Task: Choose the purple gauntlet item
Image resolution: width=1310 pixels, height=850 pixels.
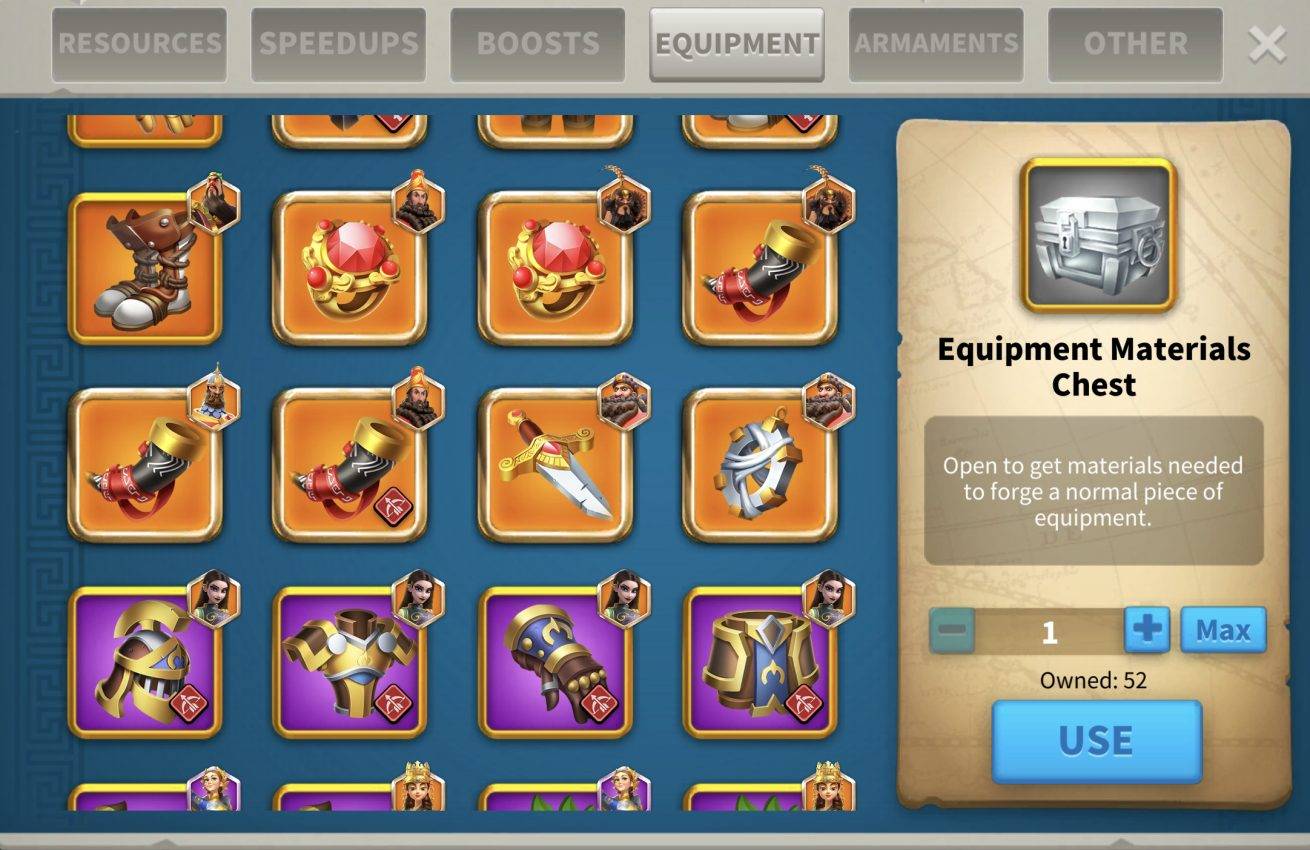Action: (555, 662)
